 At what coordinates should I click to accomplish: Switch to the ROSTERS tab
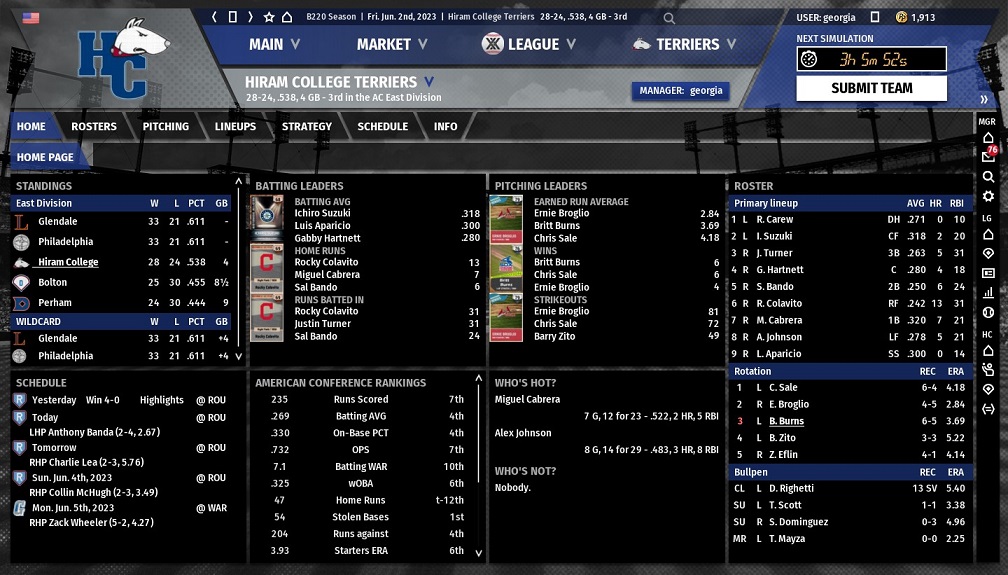(94, 127)
